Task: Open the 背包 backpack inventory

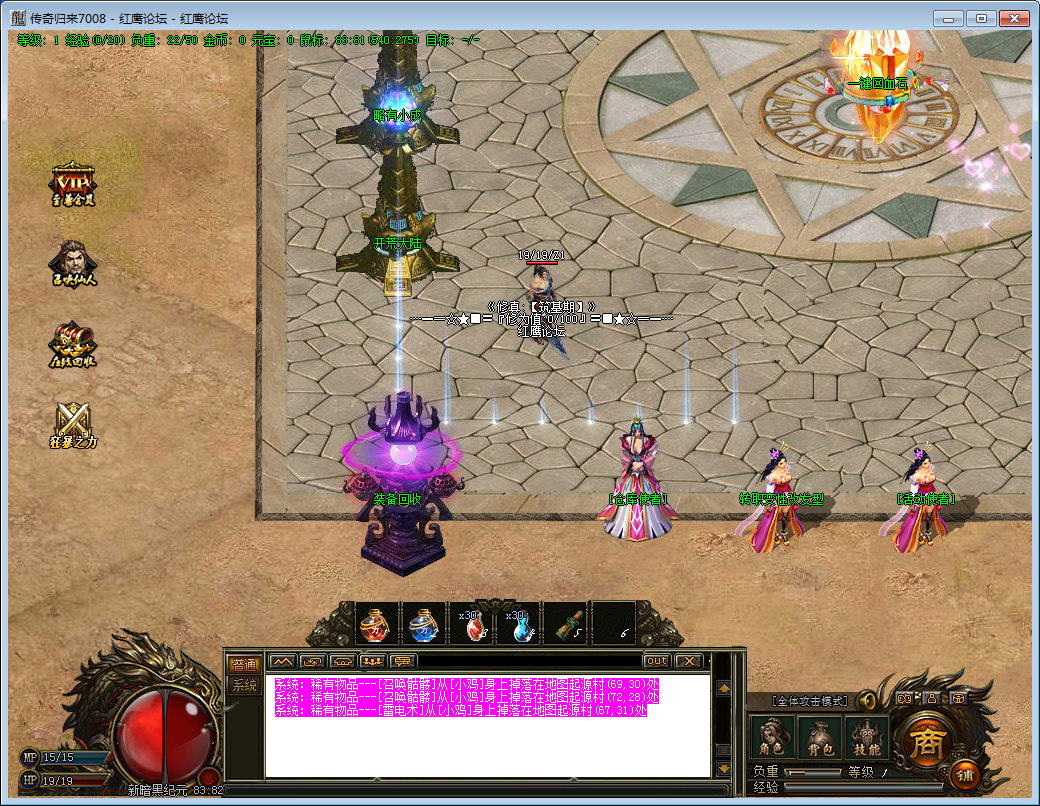Action: 818,738
